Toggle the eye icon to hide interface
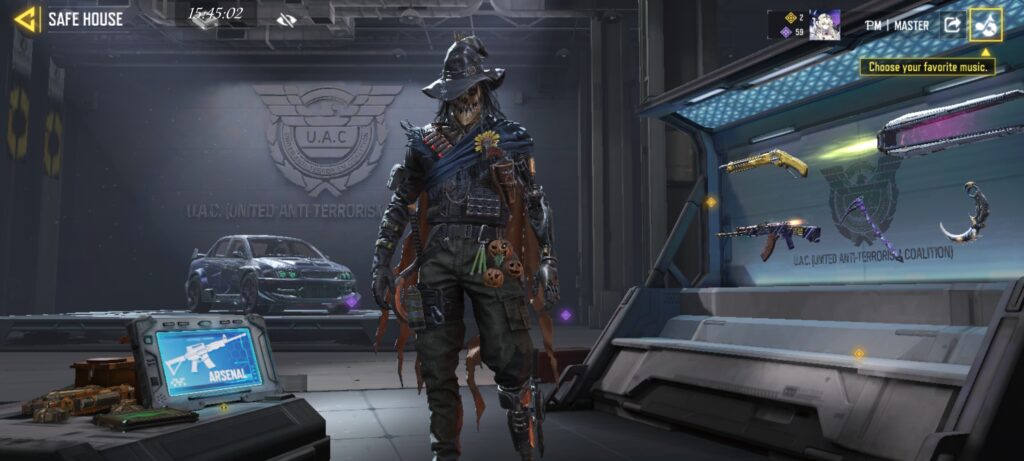The height and width of the screenshot is (461, 1024). (x=287, y=20)
